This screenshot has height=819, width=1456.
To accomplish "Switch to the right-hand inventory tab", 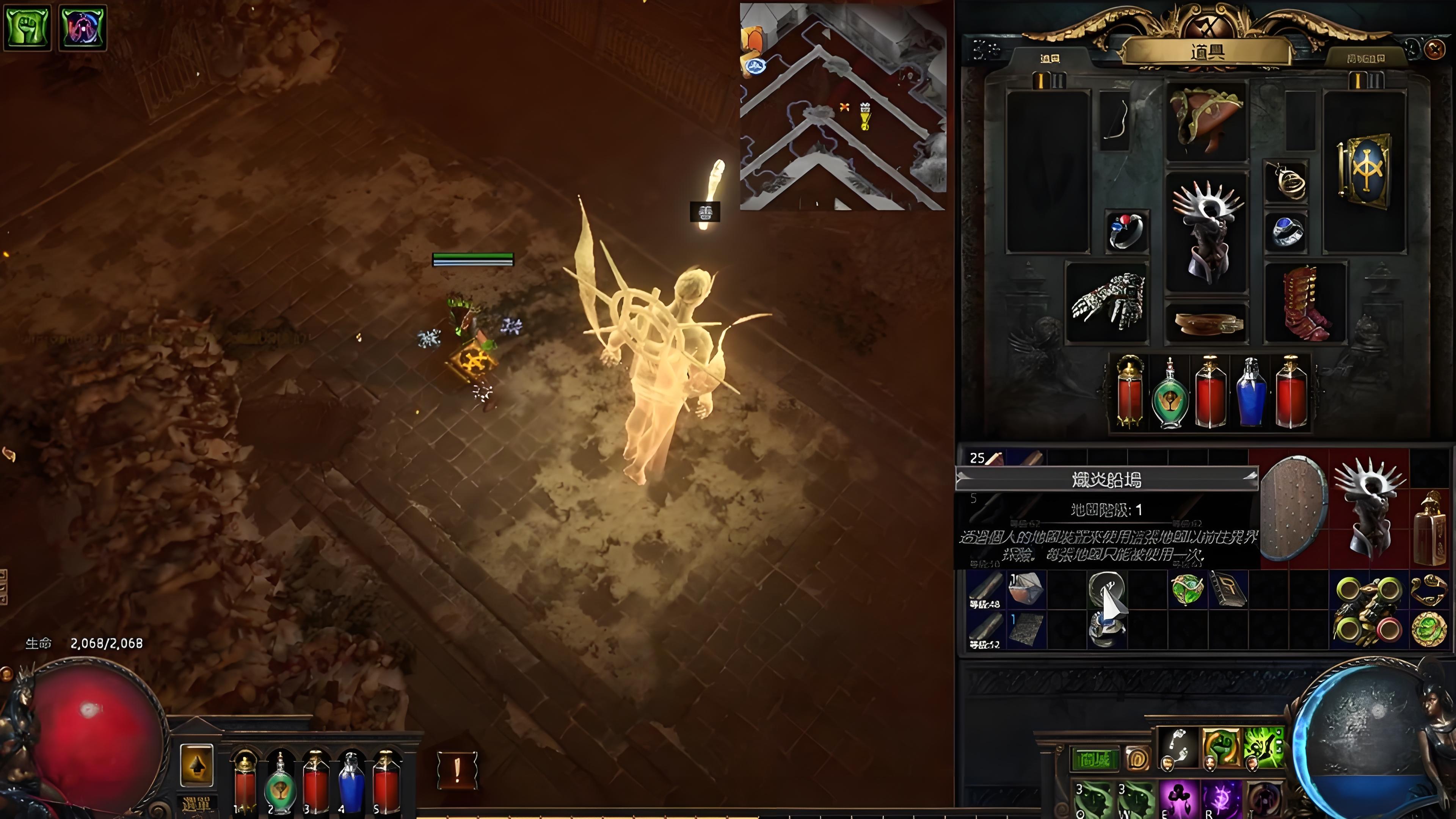I will tap(1365, 58).
